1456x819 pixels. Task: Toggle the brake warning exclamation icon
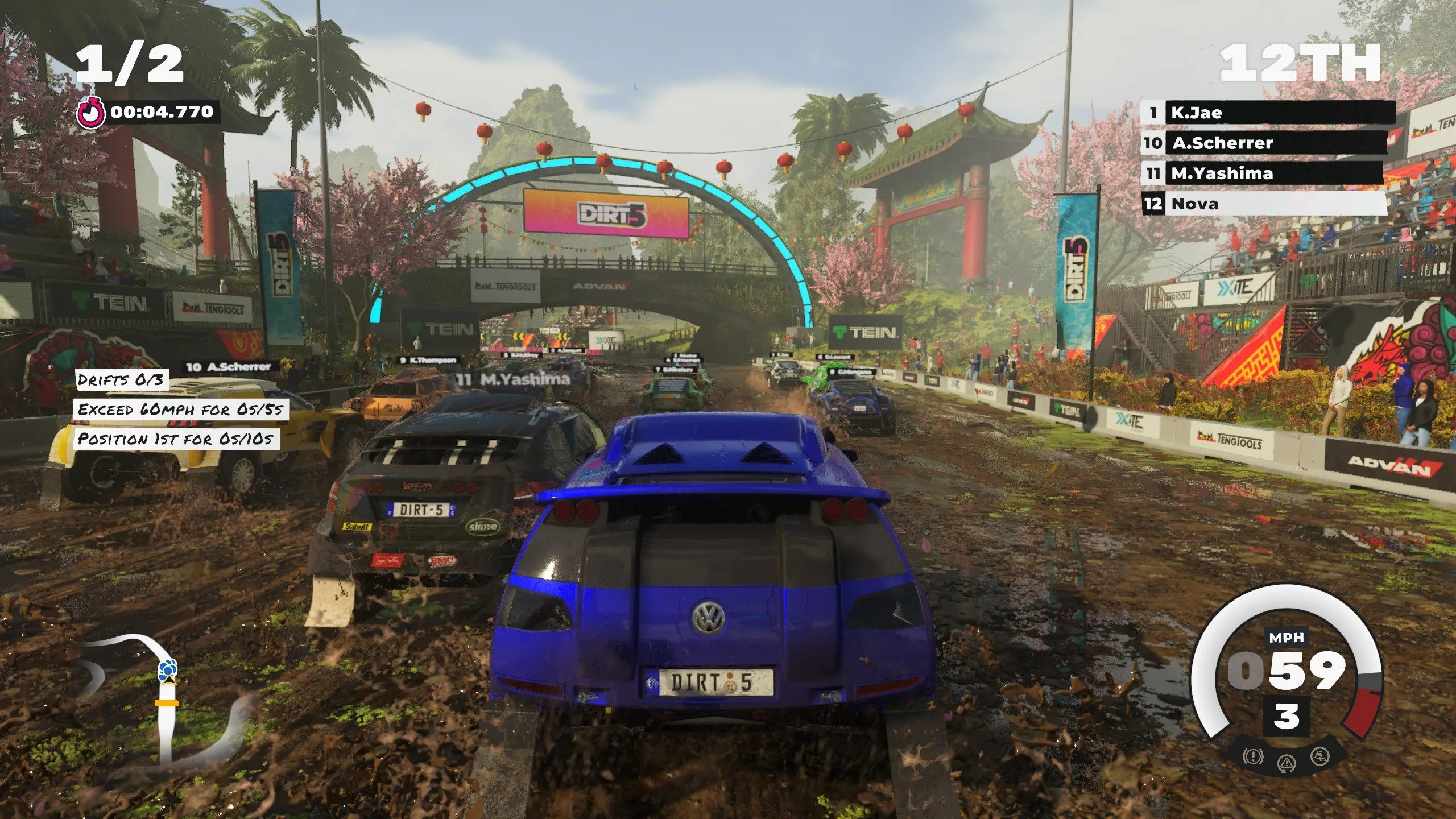tap(1253, 756)
